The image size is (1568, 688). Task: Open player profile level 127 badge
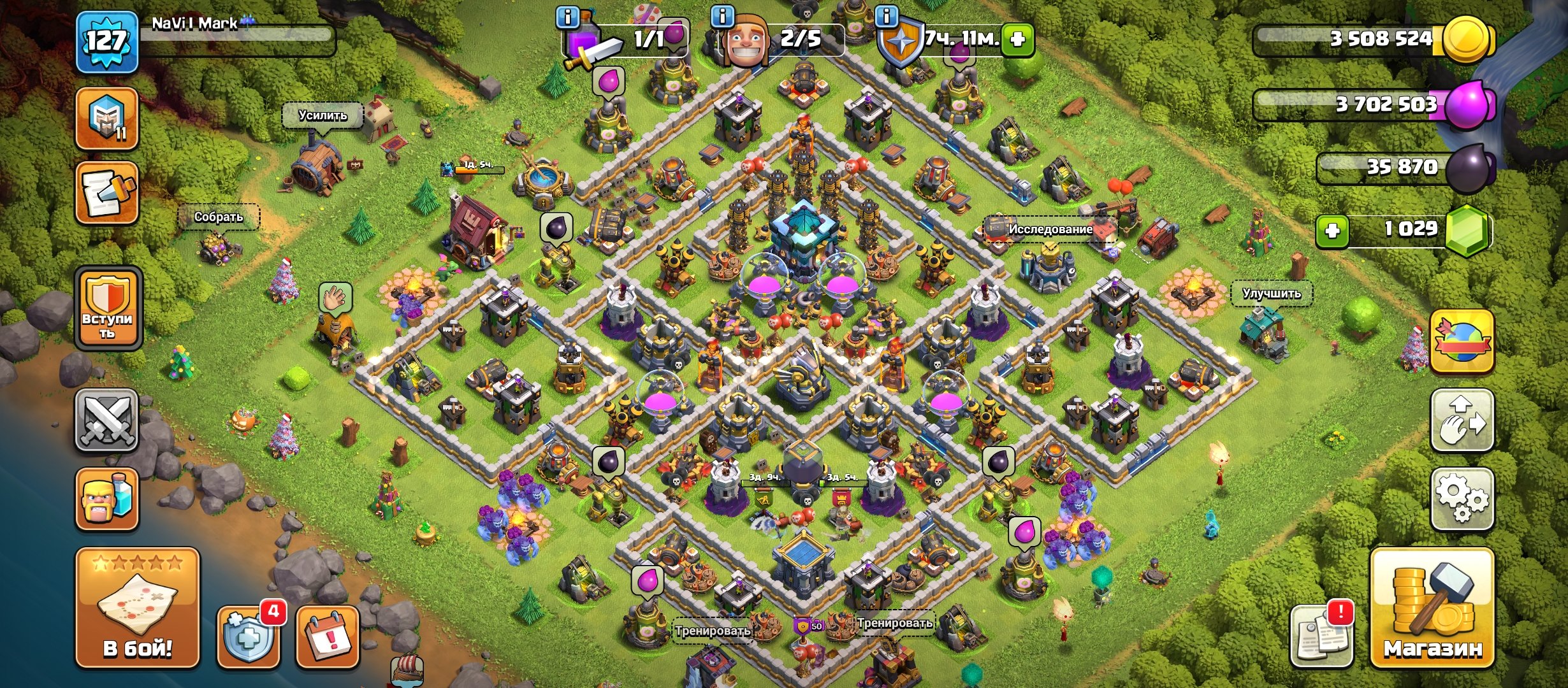pyautogui.click(x=106, y=42)
